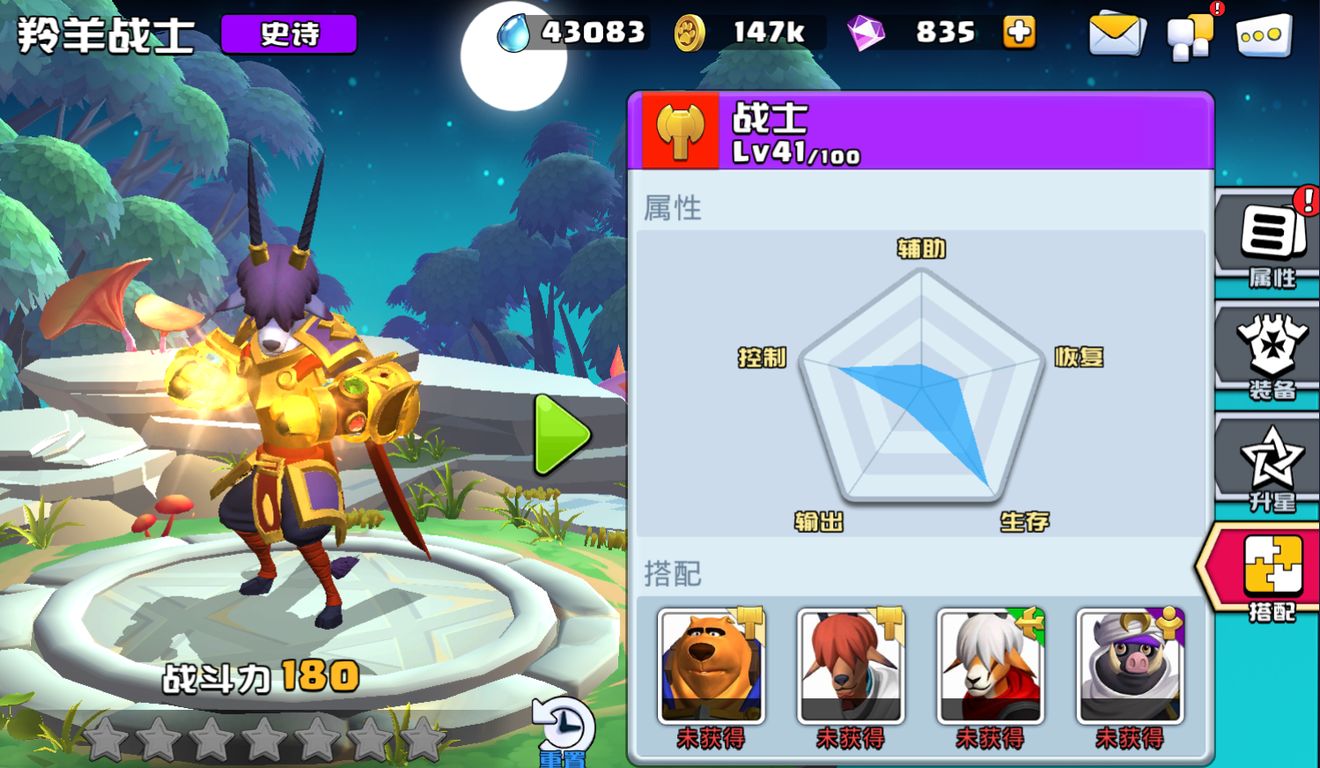Open the chat bubbles icon with alert
The image size is (1320, 768).
[x=1191, y=36]
